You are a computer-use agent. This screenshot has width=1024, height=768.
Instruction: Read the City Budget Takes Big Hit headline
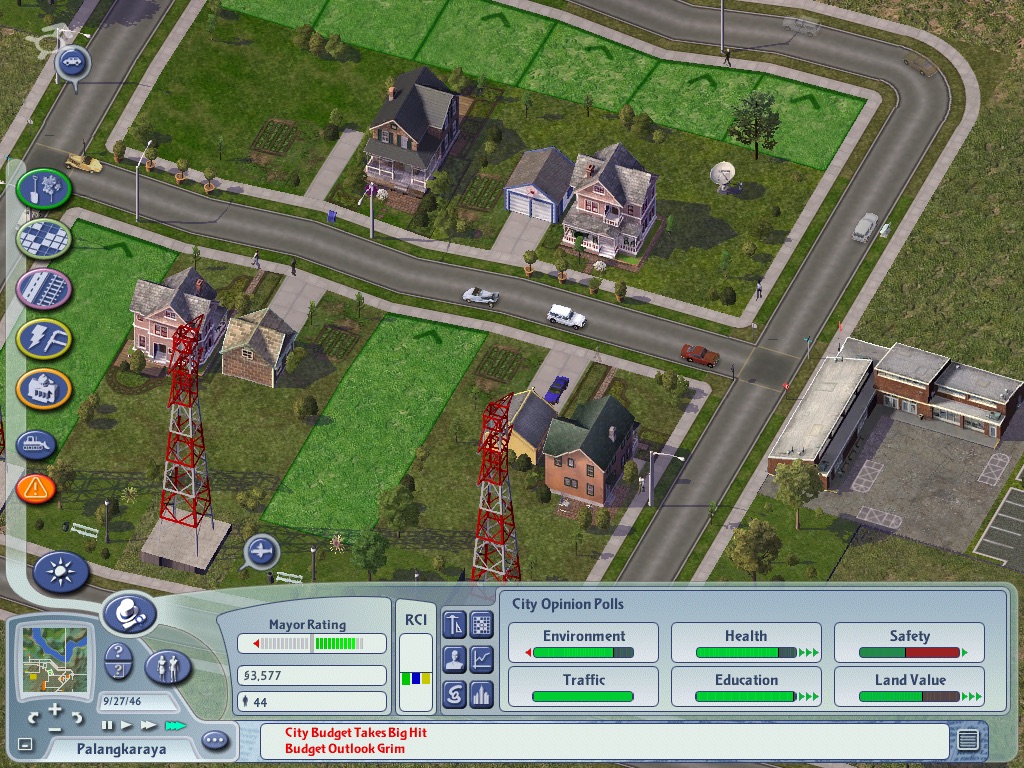click(356, 733)
